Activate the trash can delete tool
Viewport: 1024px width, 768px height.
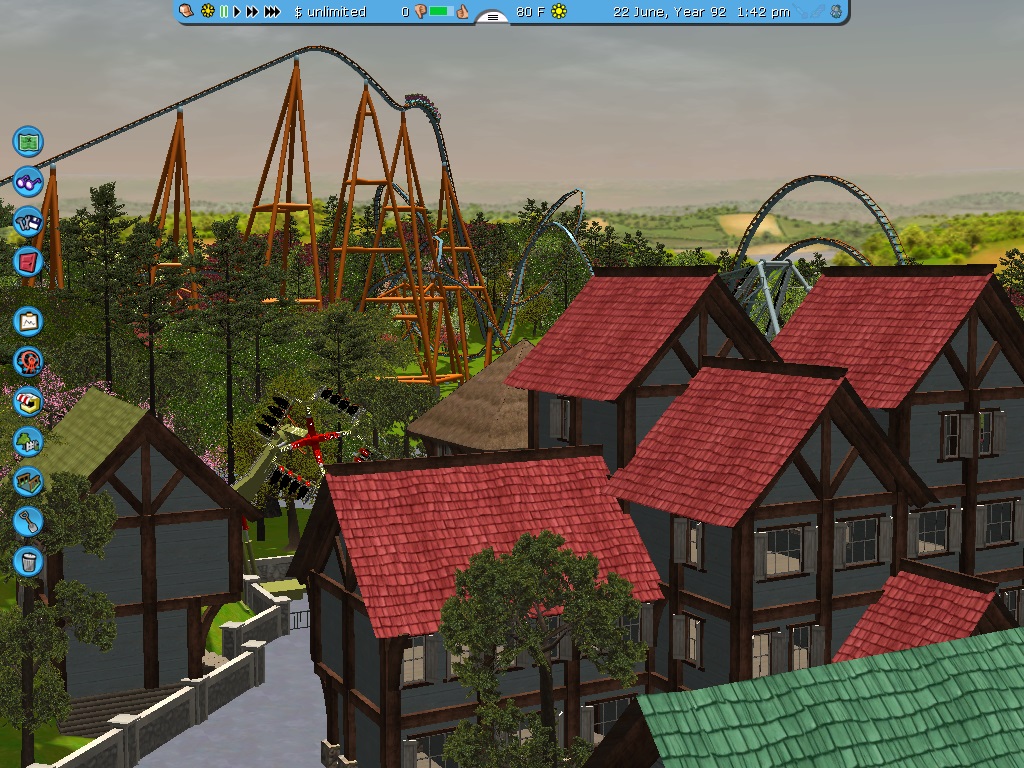point(28,561)
